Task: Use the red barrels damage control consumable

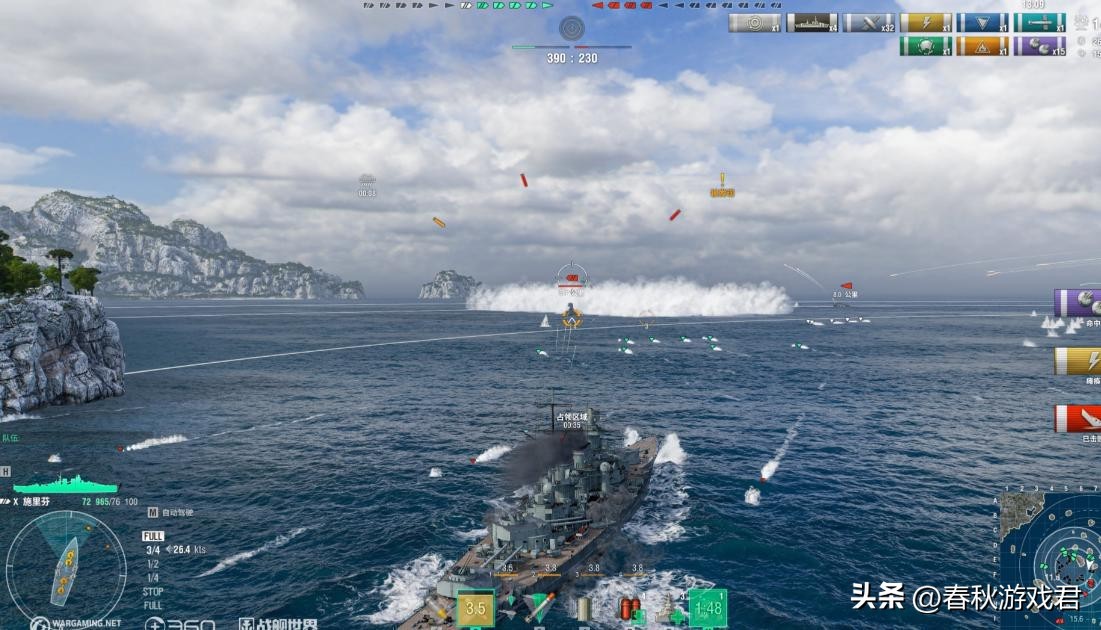Action: coord(629,608)
